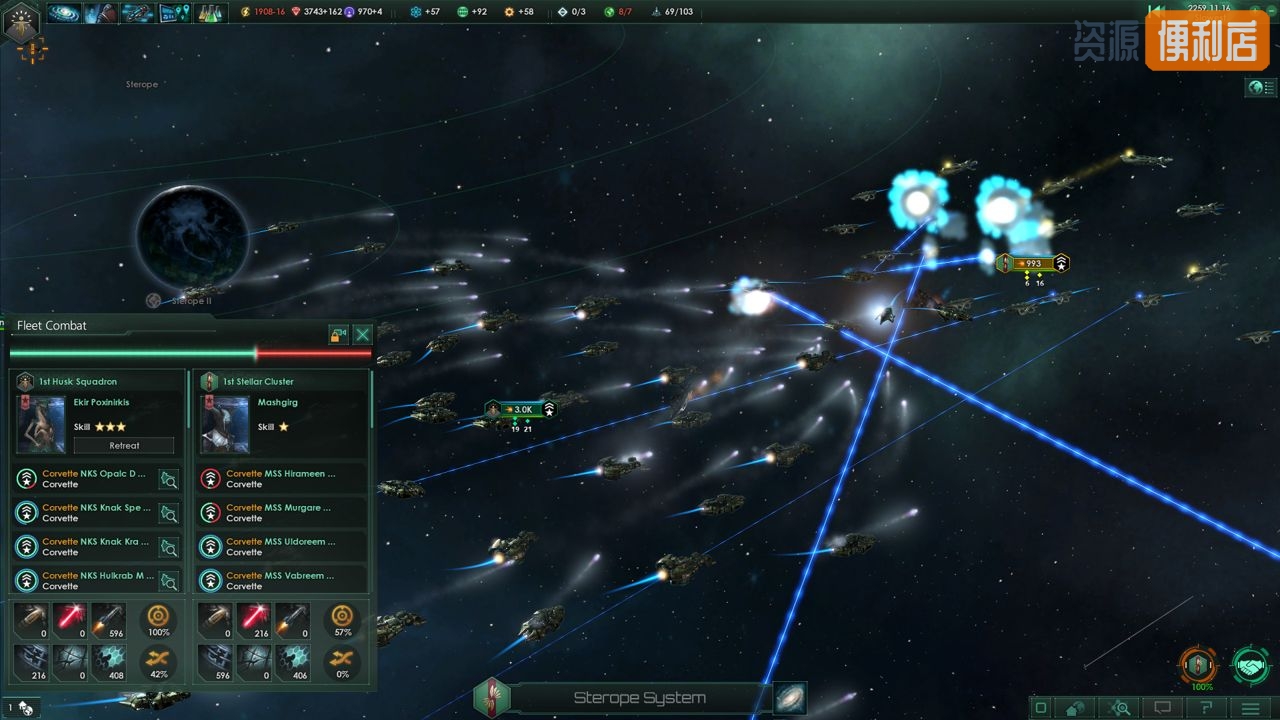Open the Technology flasks top-bar tab

point(209,13)
